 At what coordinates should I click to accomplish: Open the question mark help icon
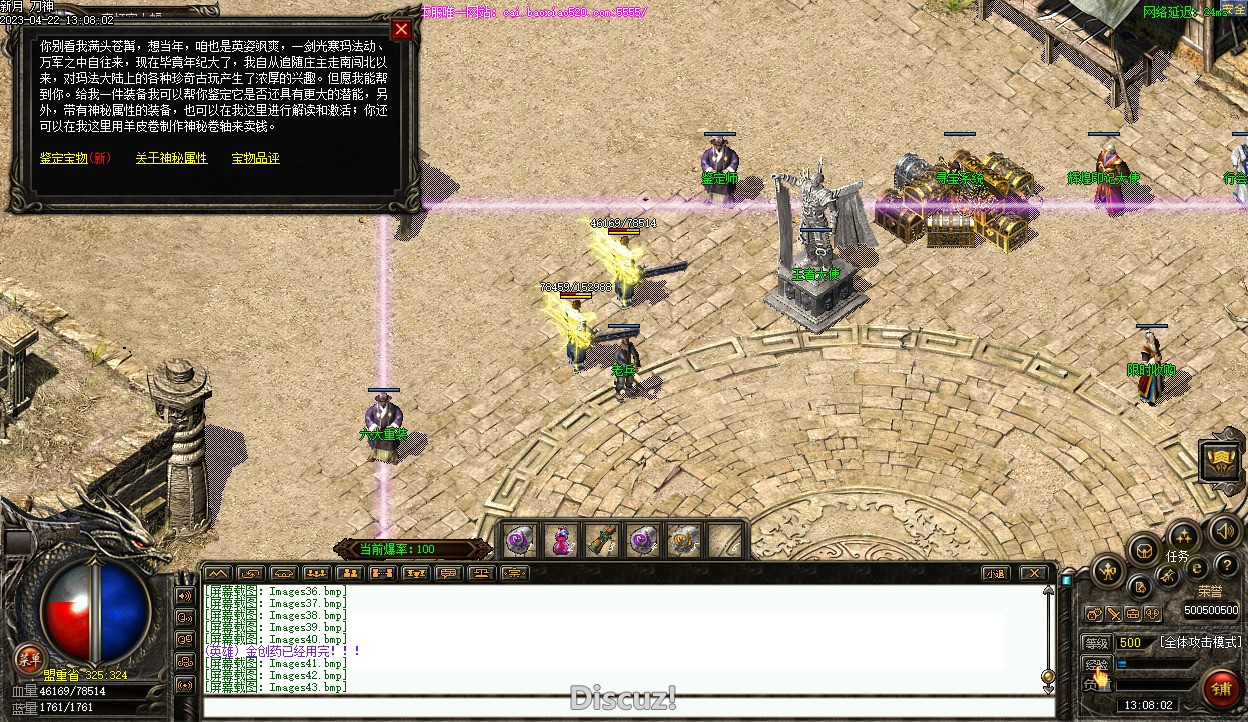tap(1225, 567)
